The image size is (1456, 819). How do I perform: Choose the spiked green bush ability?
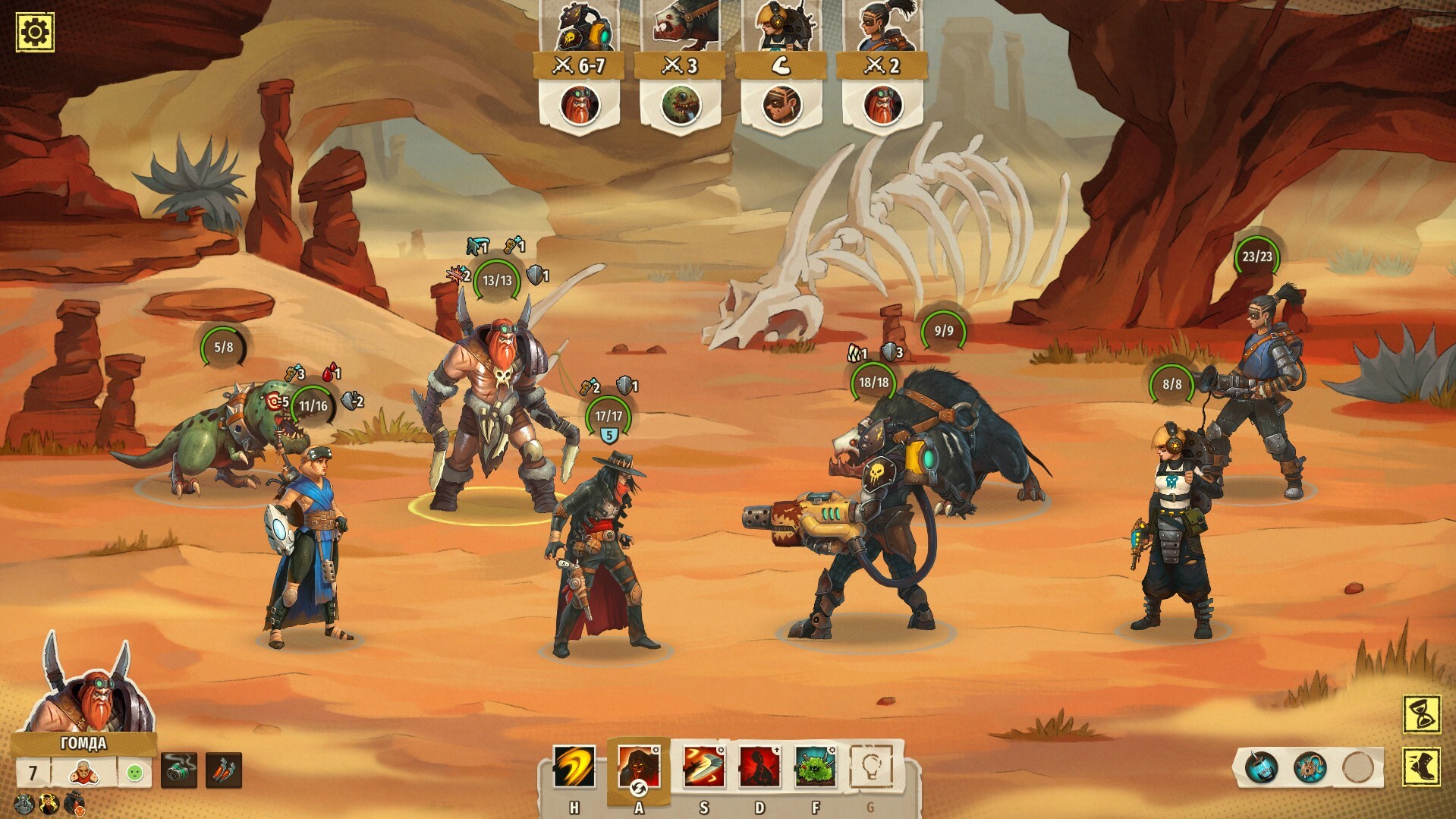(816, 767)
